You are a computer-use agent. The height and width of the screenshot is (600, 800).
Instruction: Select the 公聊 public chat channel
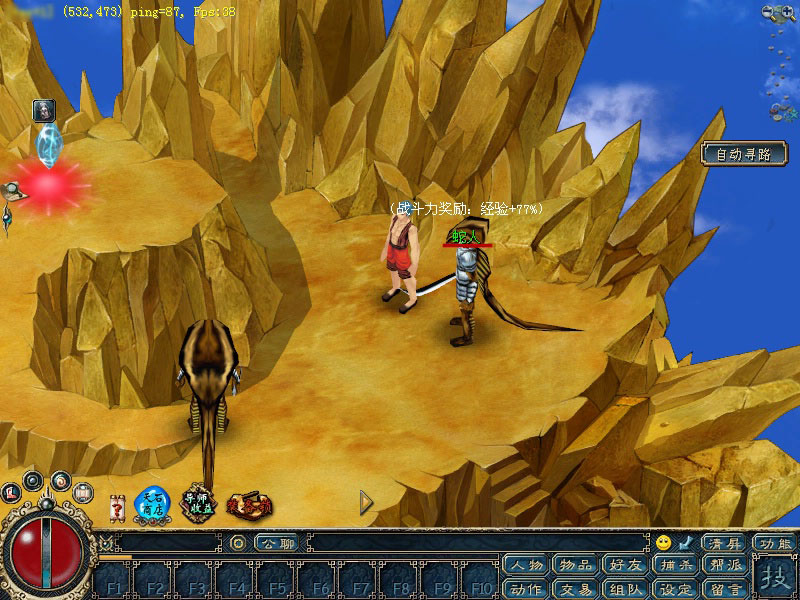pyautogui.click(x=276, y=543)
